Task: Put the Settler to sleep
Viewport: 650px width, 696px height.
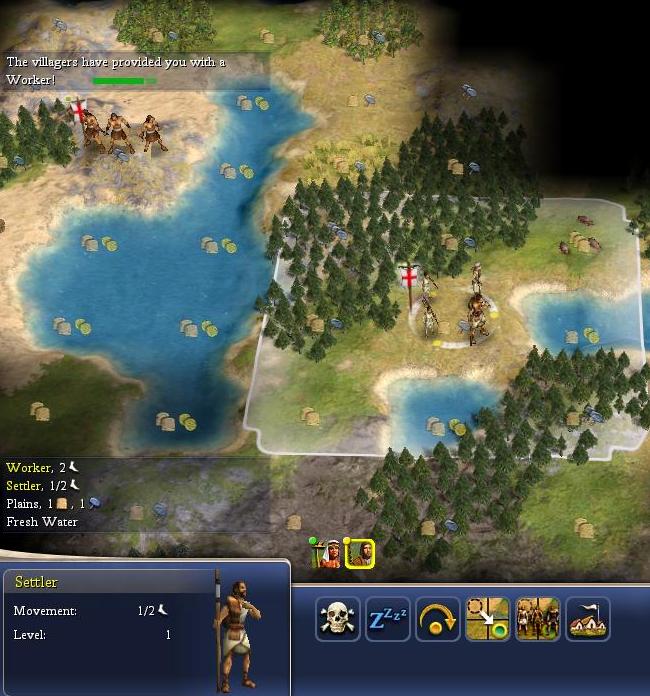Action: [x=388, y=619]
